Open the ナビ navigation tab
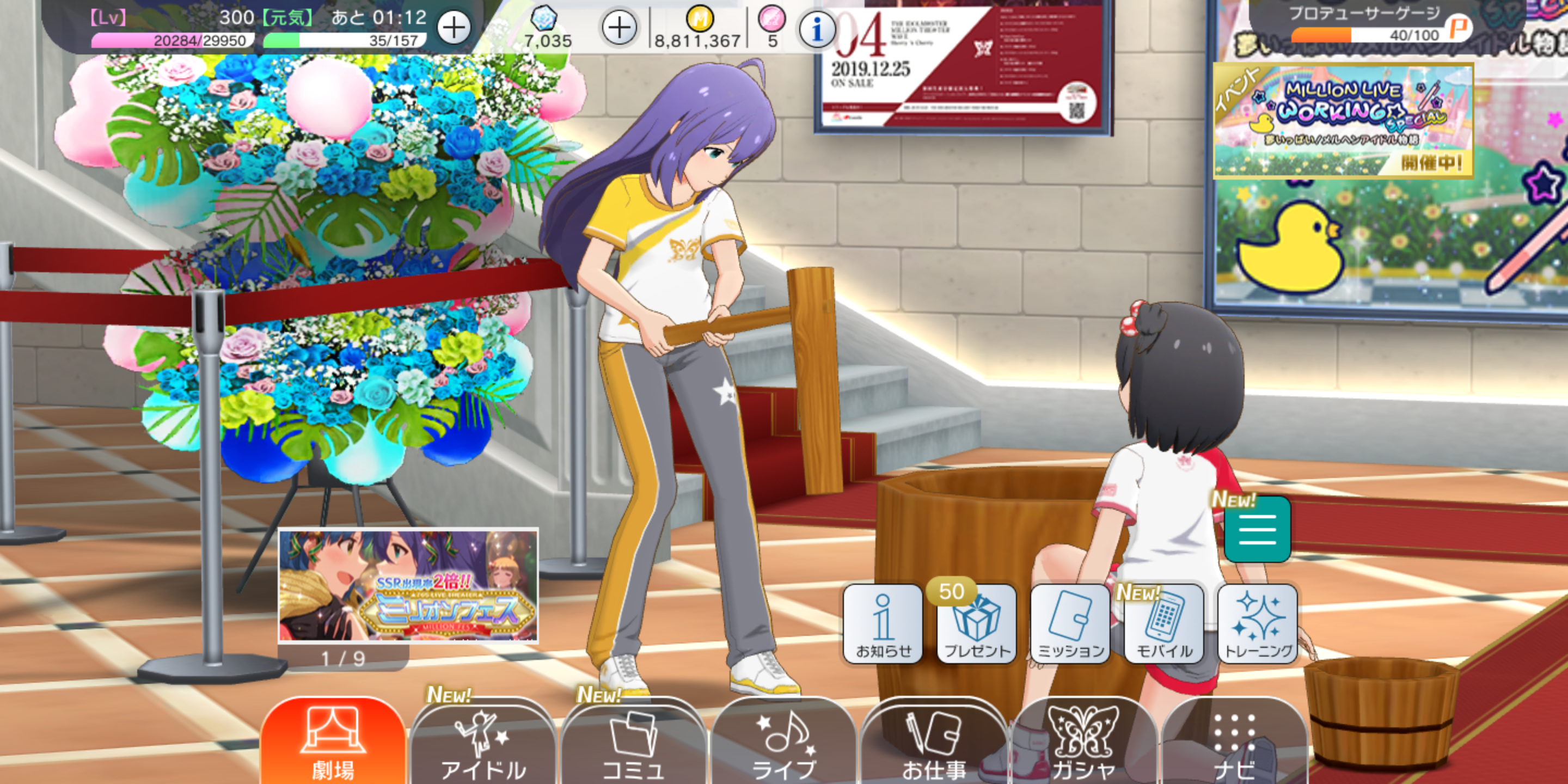The height and width of the screenshot is (784, 1568). point(1234,744)
